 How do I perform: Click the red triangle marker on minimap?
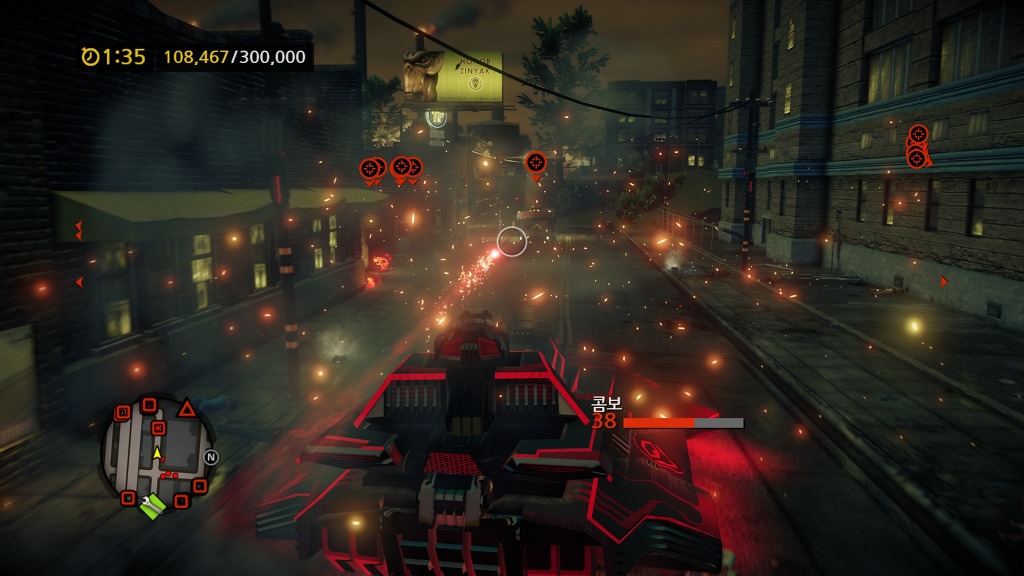(x=186, y=407)
